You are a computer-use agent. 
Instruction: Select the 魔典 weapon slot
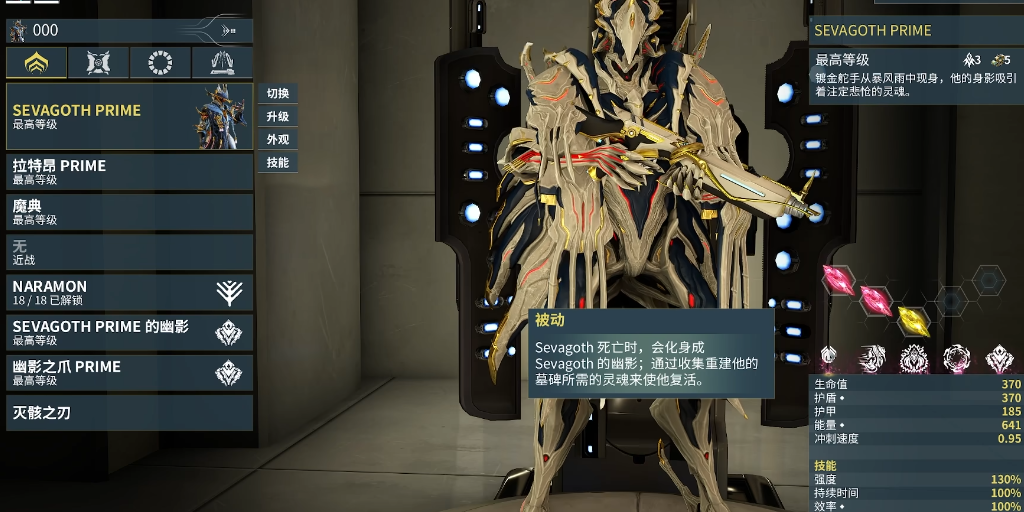pos(129,212)
